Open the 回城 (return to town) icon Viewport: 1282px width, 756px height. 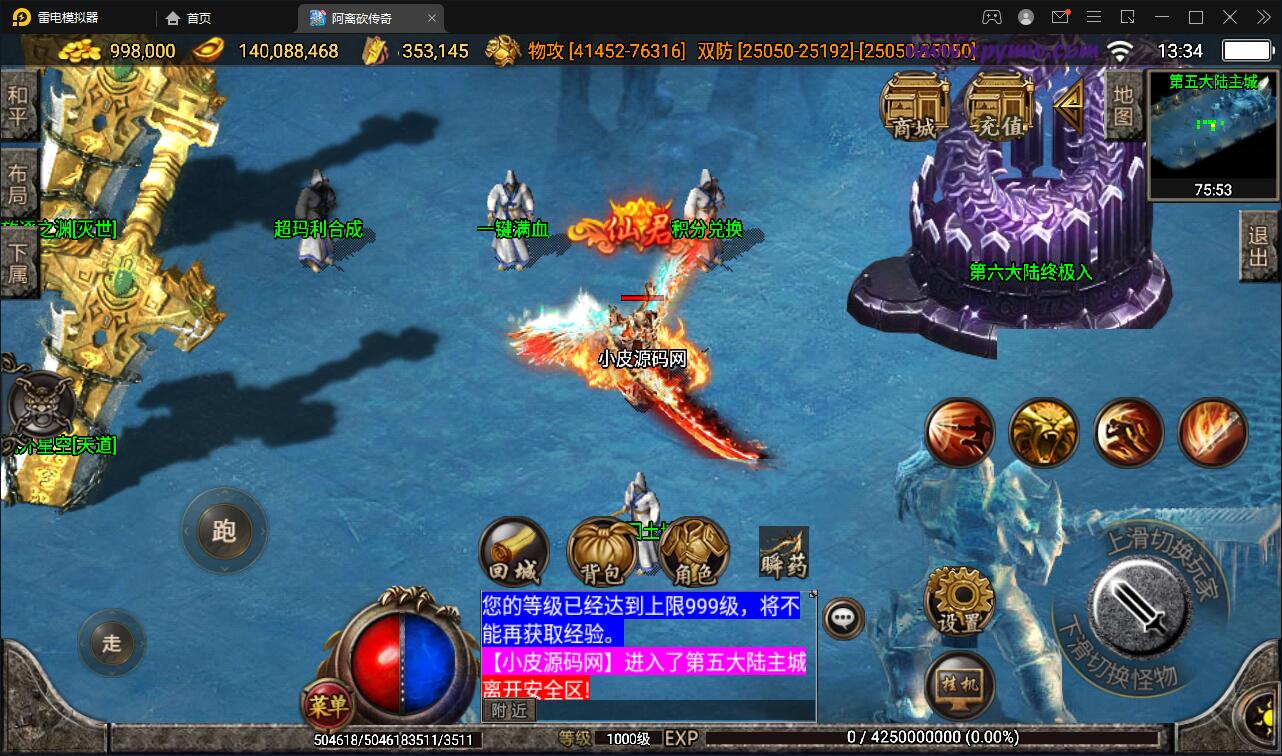pos(514,552)
